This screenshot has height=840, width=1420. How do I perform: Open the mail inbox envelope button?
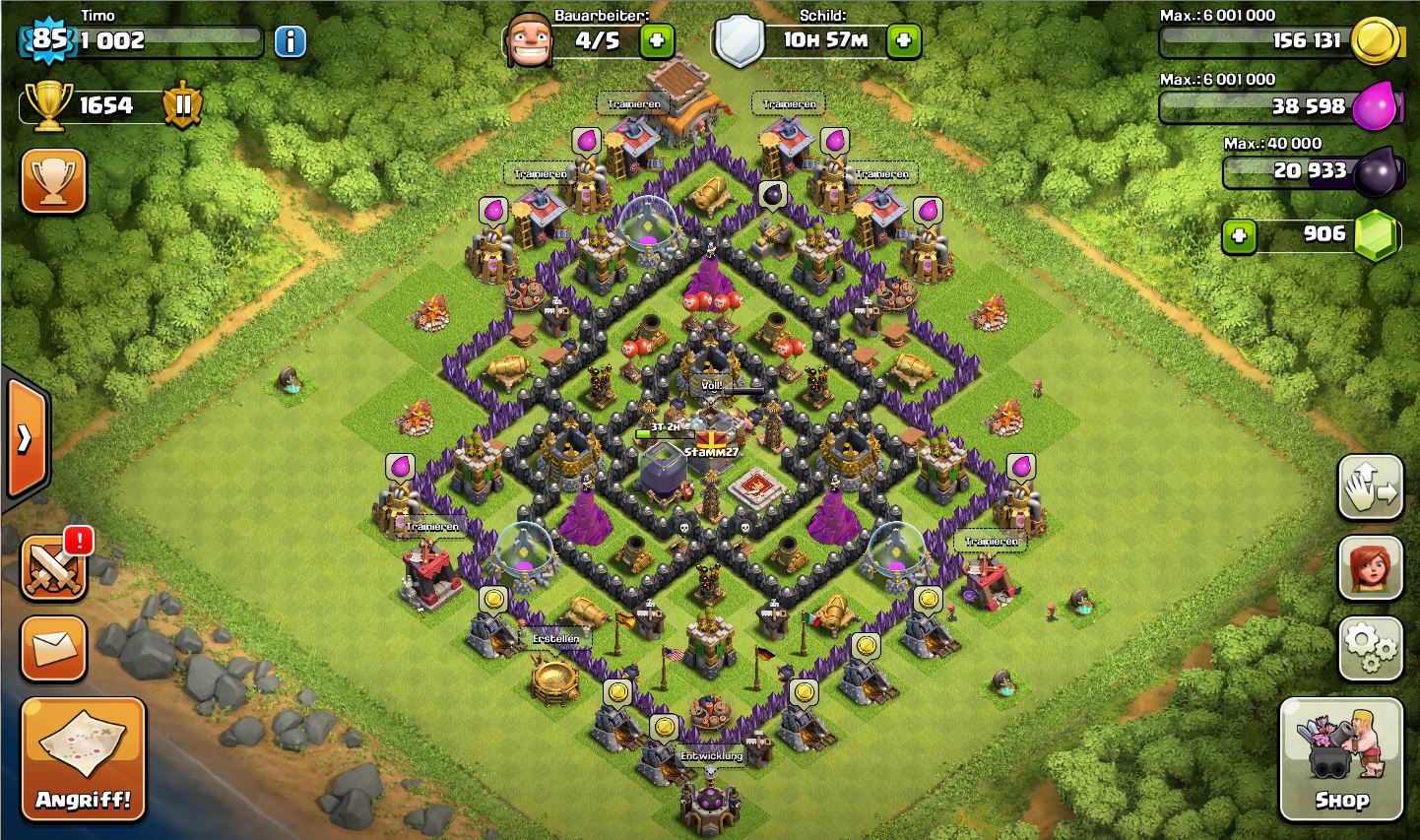point(53,648)
